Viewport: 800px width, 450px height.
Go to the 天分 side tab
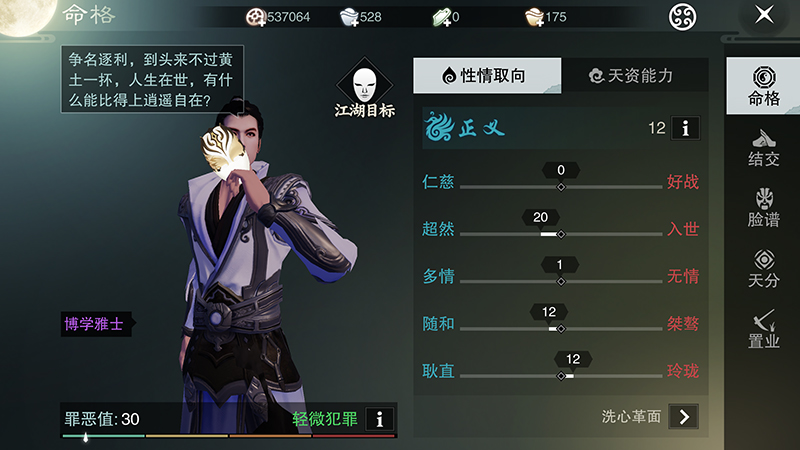click(763, 268)
